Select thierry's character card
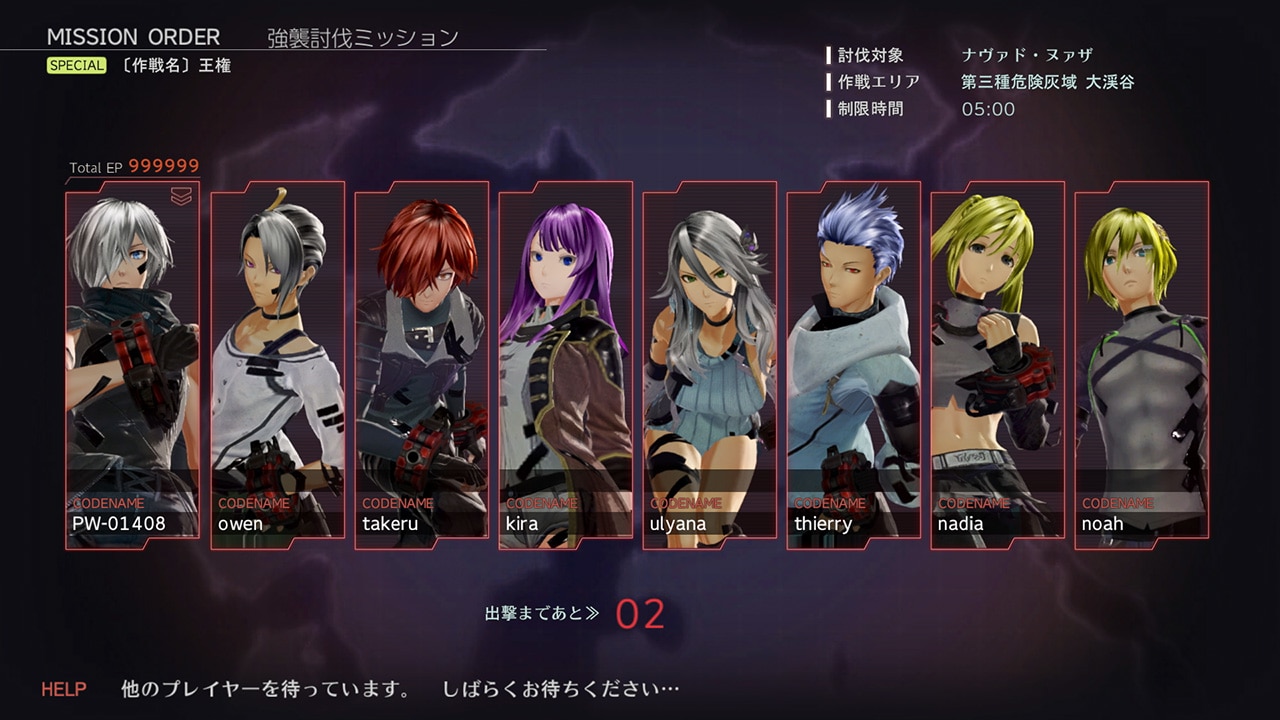The height and width of the screenshot is (720, 1280). click(853, 365)
